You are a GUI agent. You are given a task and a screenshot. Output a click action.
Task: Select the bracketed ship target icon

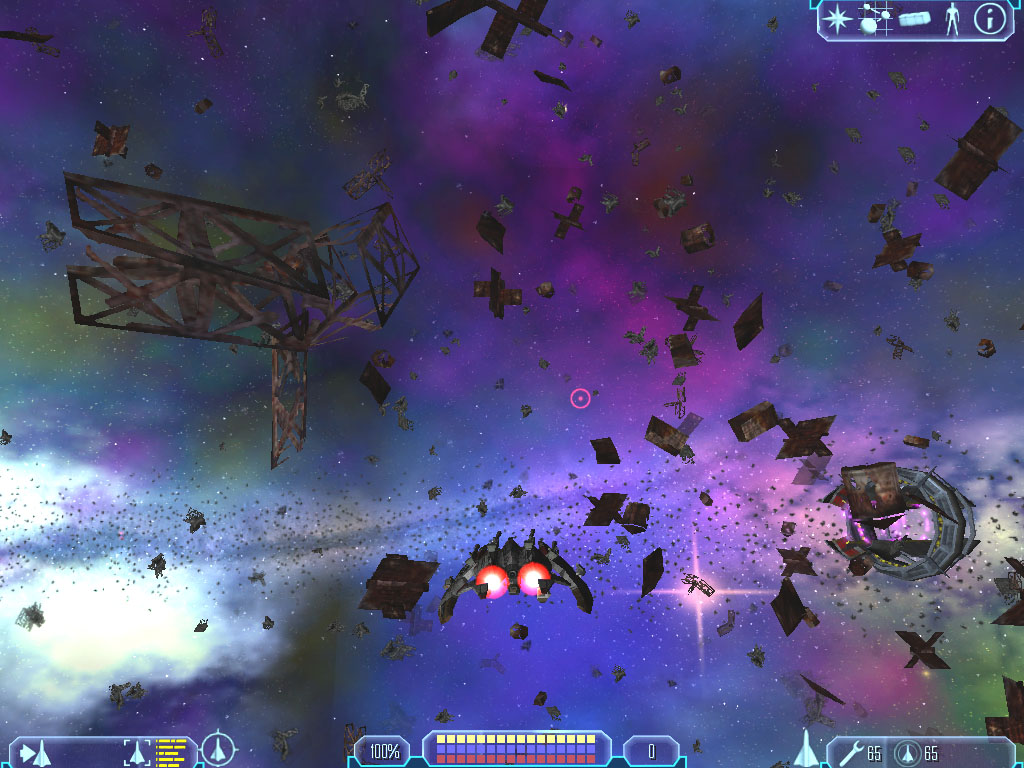(138, 750)
